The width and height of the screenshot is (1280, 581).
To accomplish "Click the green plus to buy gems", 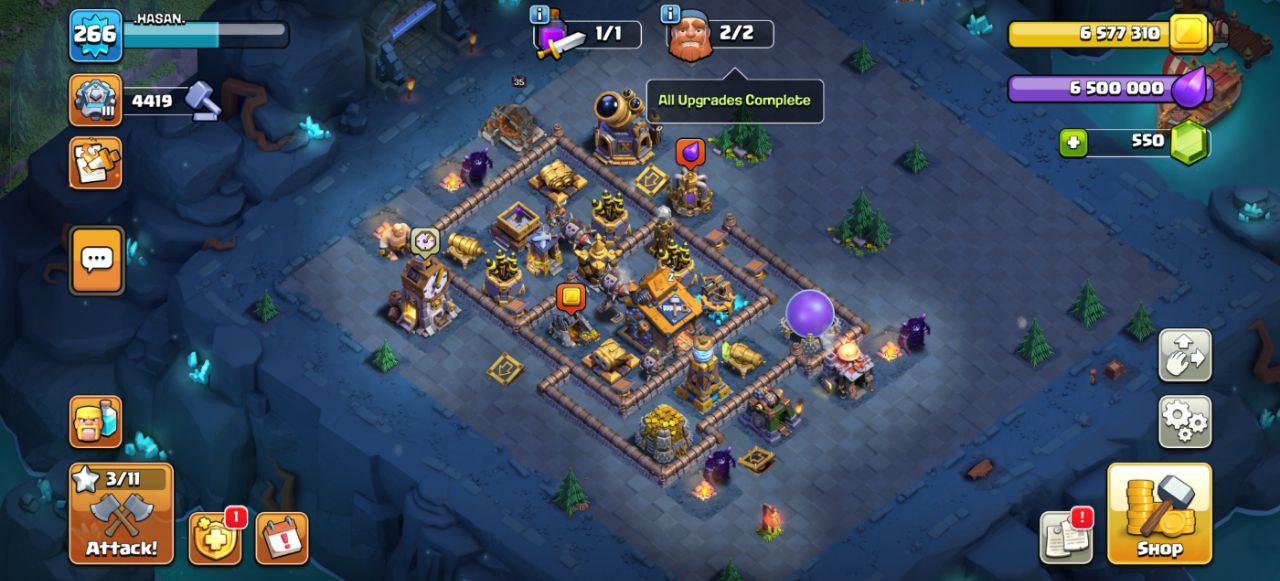I will coord(1073,143).
